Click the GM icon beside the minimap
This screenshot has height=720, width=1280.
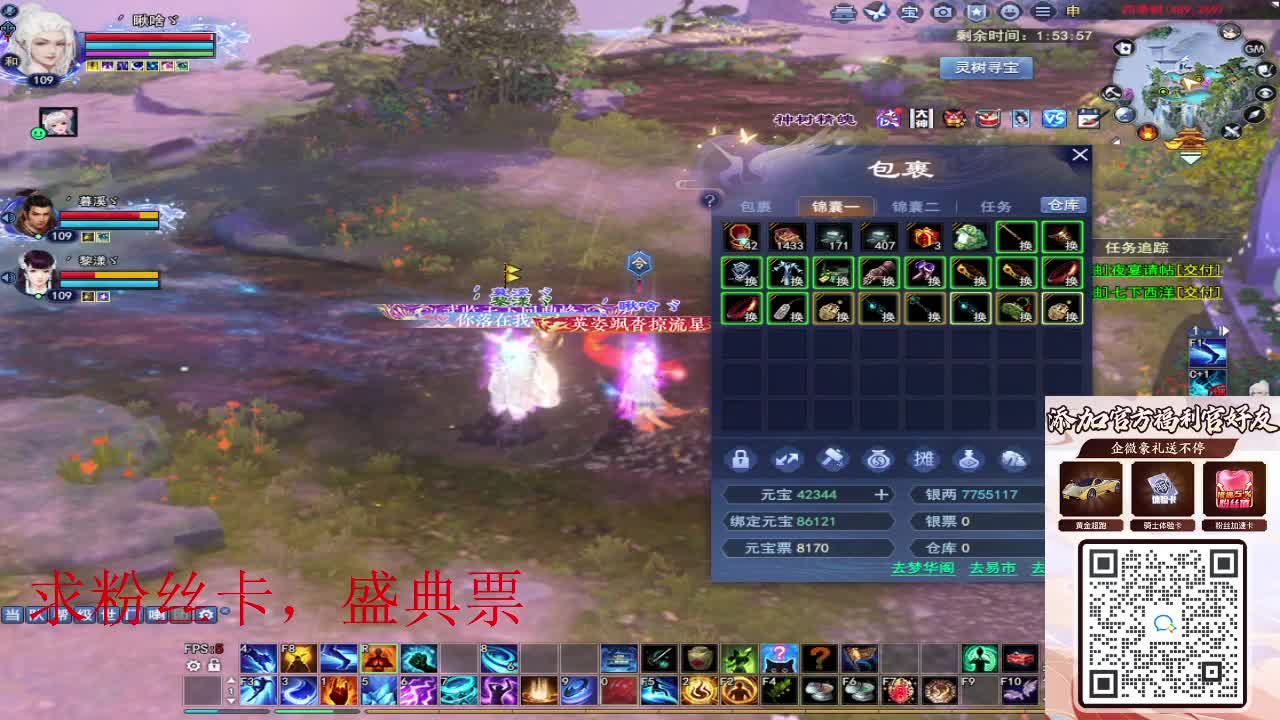point(1253,48)
